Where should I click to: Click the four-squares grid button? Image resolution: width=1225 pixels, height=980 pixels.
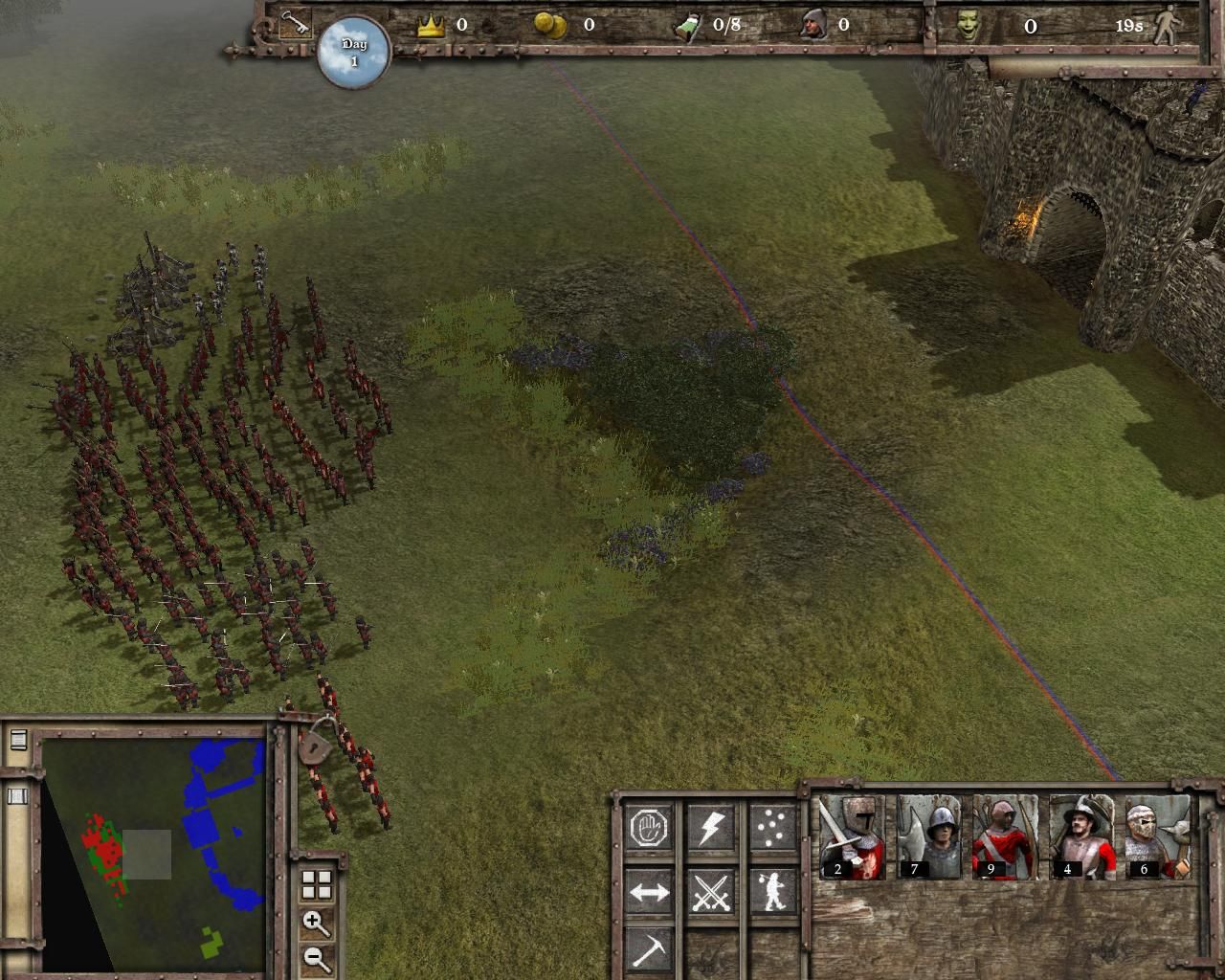pyautogui.click(x=317, y=885)
